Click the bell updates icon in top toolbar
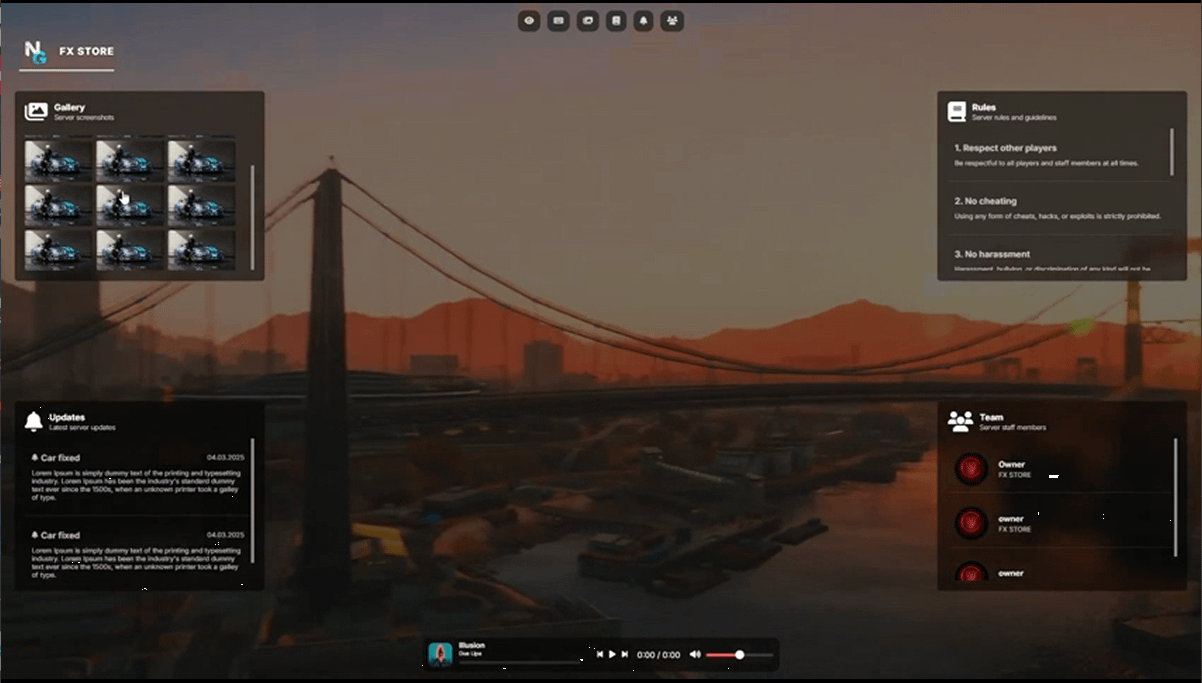Viewport: 1202px width, 683px height. [x=644, y=20]
